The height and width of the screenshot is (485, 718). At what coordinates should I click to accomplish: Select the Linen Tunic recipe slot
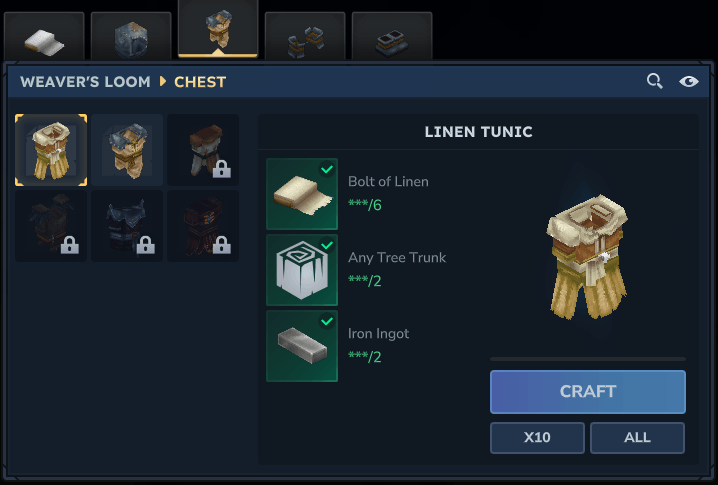51,150
